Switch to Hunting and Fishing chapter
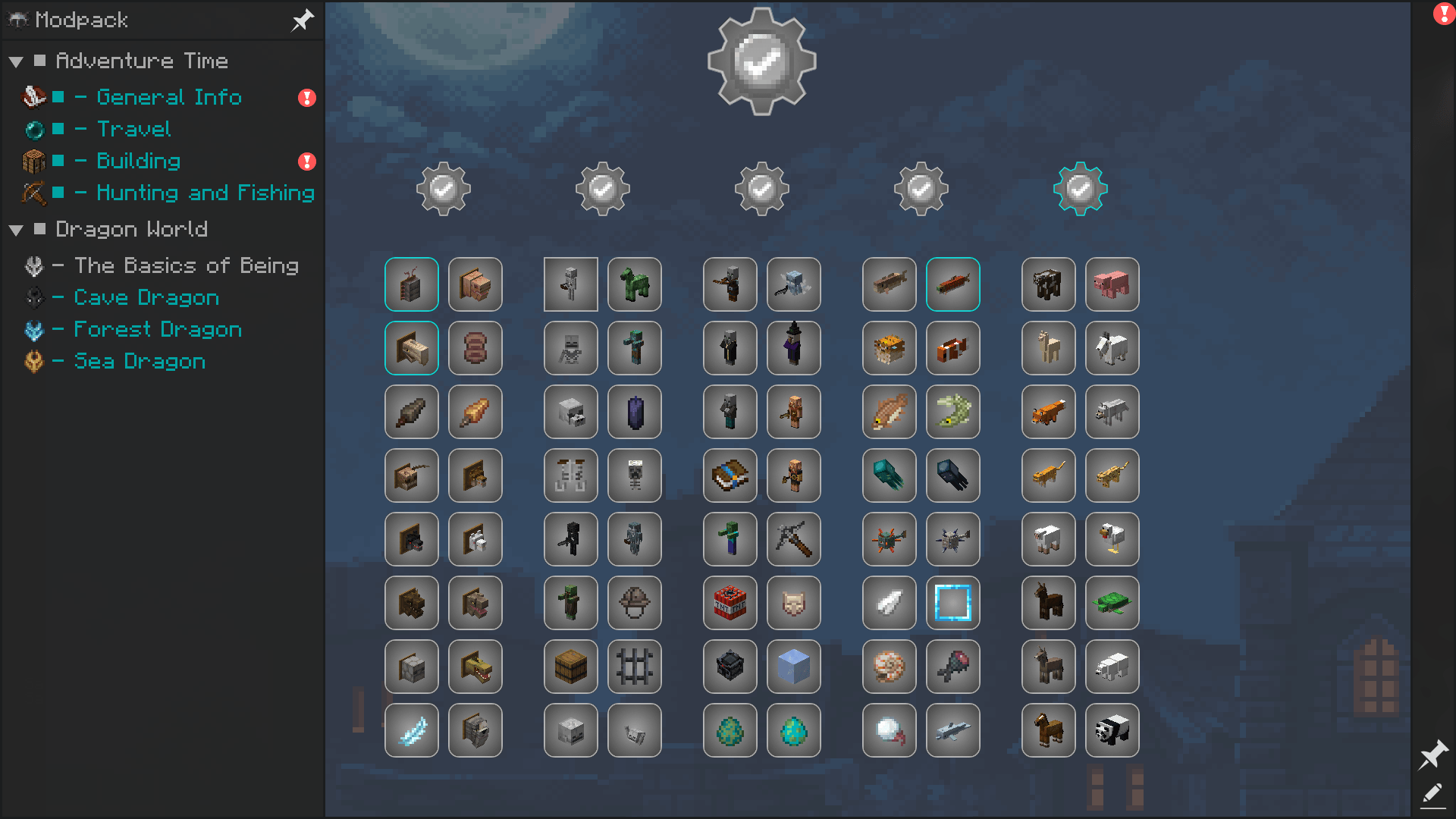The image size is (1456, 819). [x=205, y=193]
